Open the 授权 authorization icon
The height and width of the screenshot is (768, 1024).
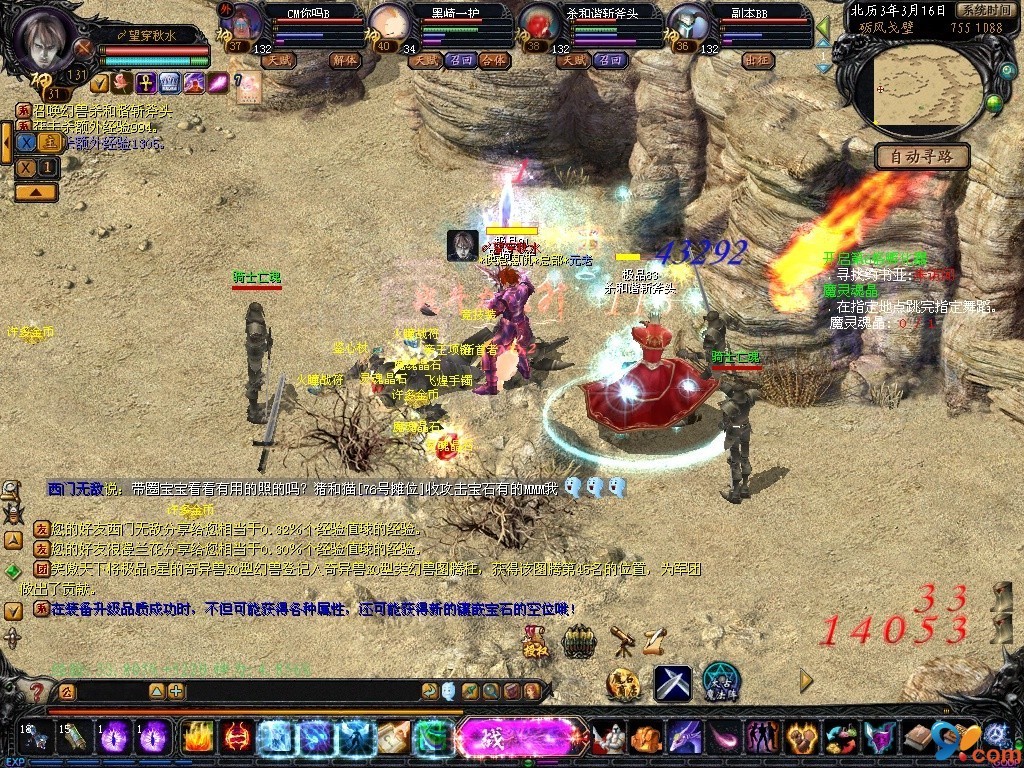537,641
